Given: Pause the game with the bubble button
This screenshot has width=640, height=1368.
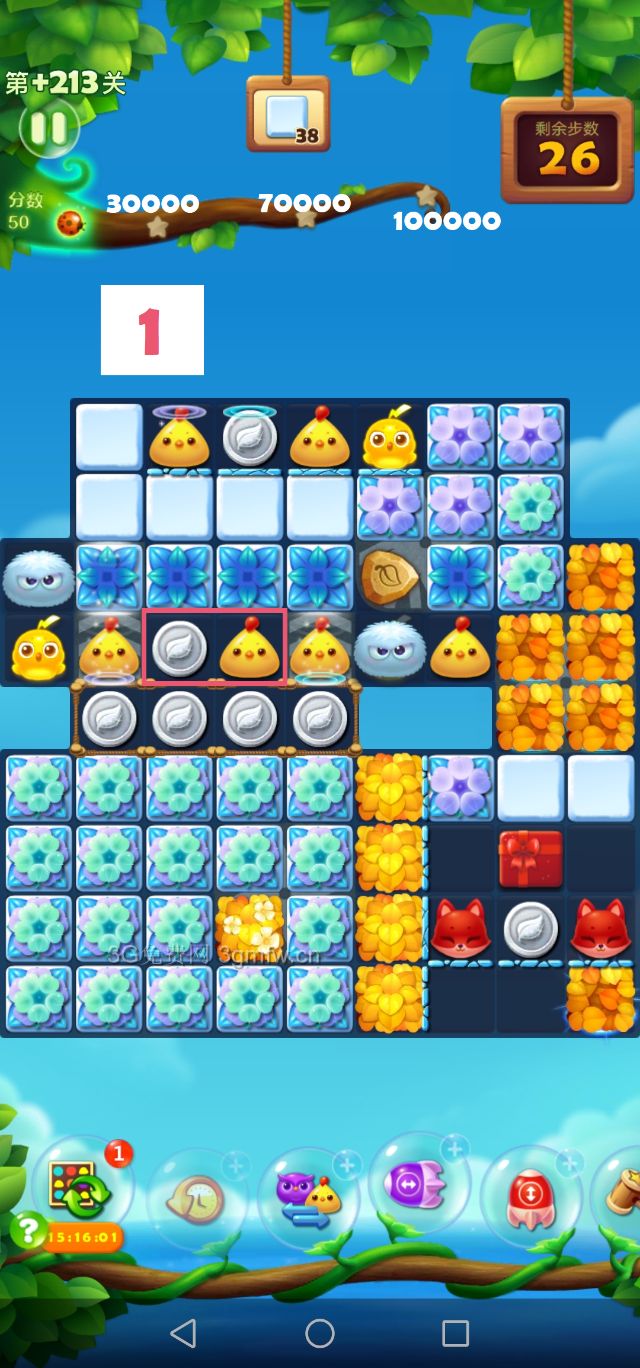Looking at the screenshot, I should coord(47,127).
